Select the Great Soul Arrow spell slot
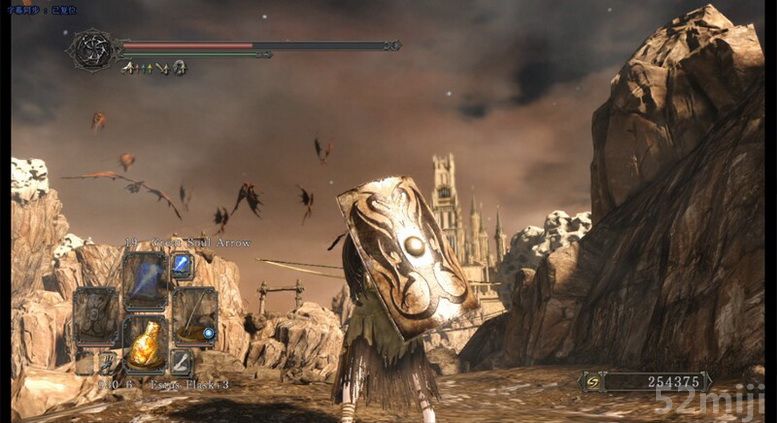This screenshot has width=777, height=423. point(145,278)
